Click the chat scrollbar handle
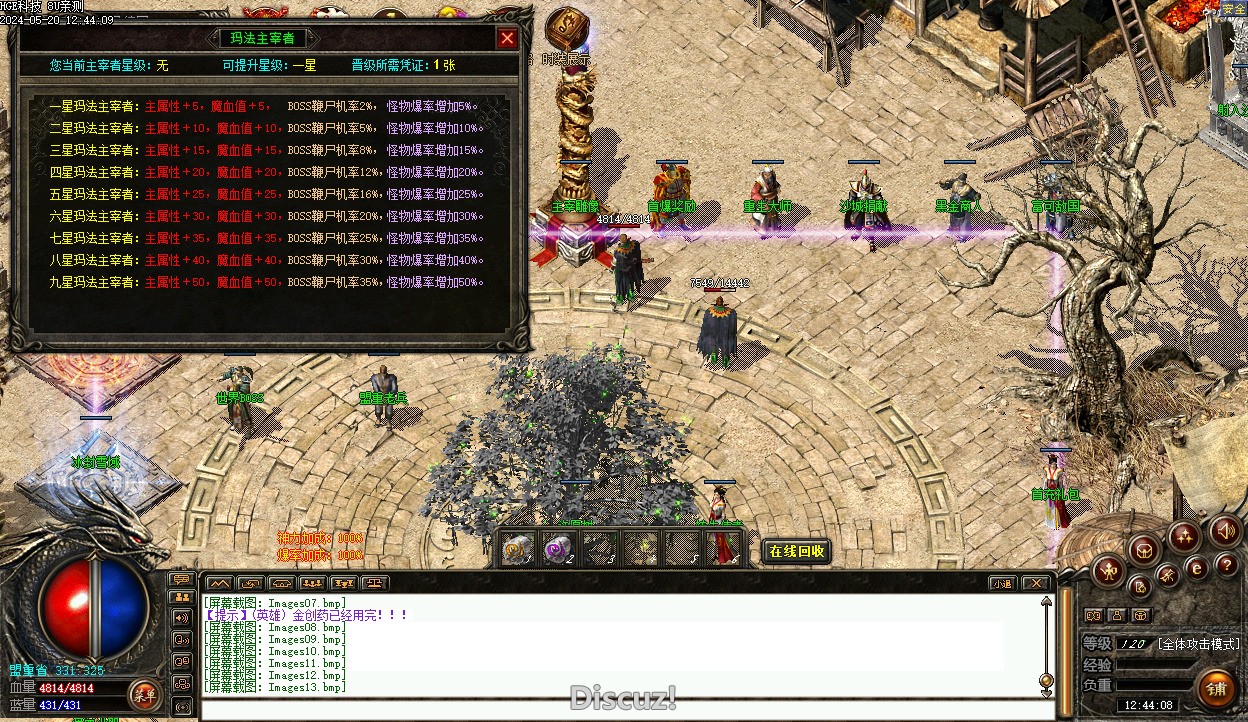 (1046, 681)
